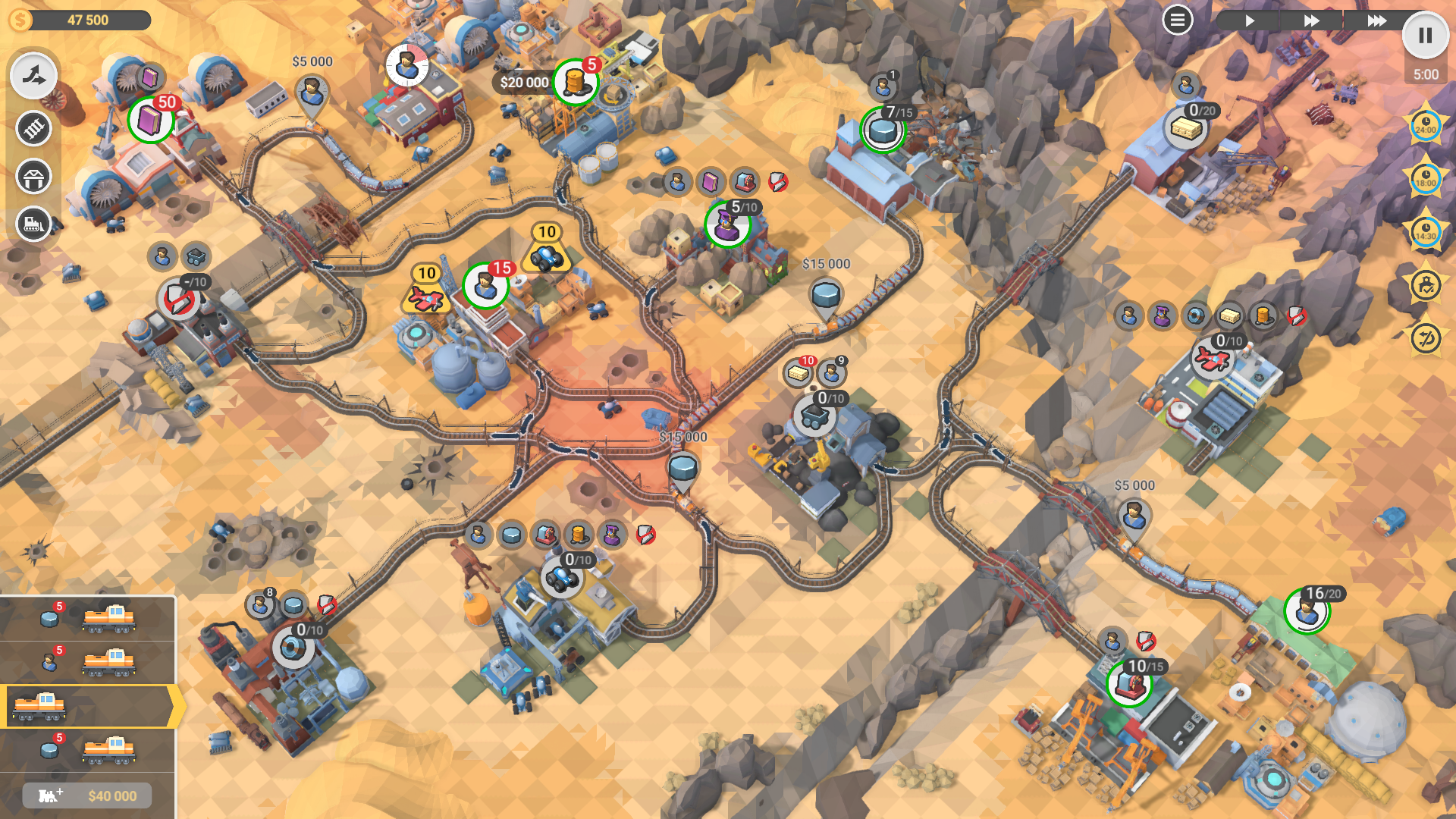Screen dimensions: 1456x819
Task: Select the highlighted empty orange locomotive row
Action: [x=87, y=707]
